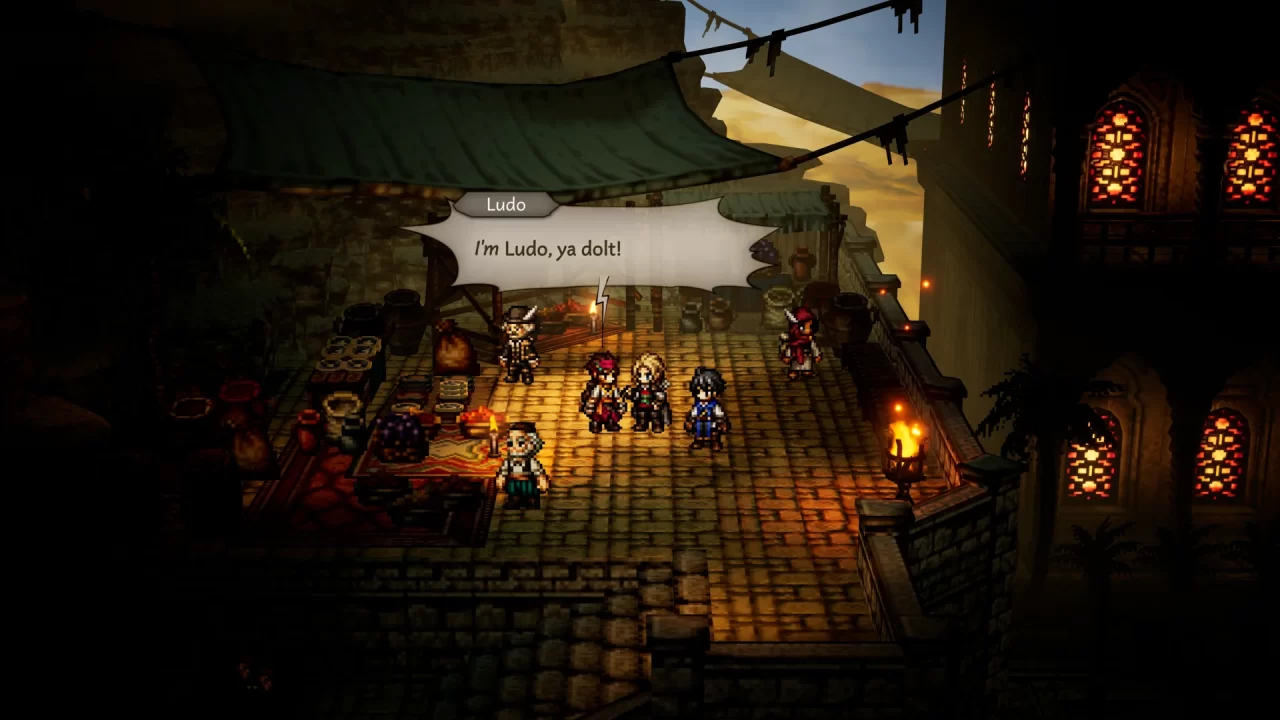1280x720 pixels.
Task: Click the lightning exclamation mark above the party
Action: 603,298
